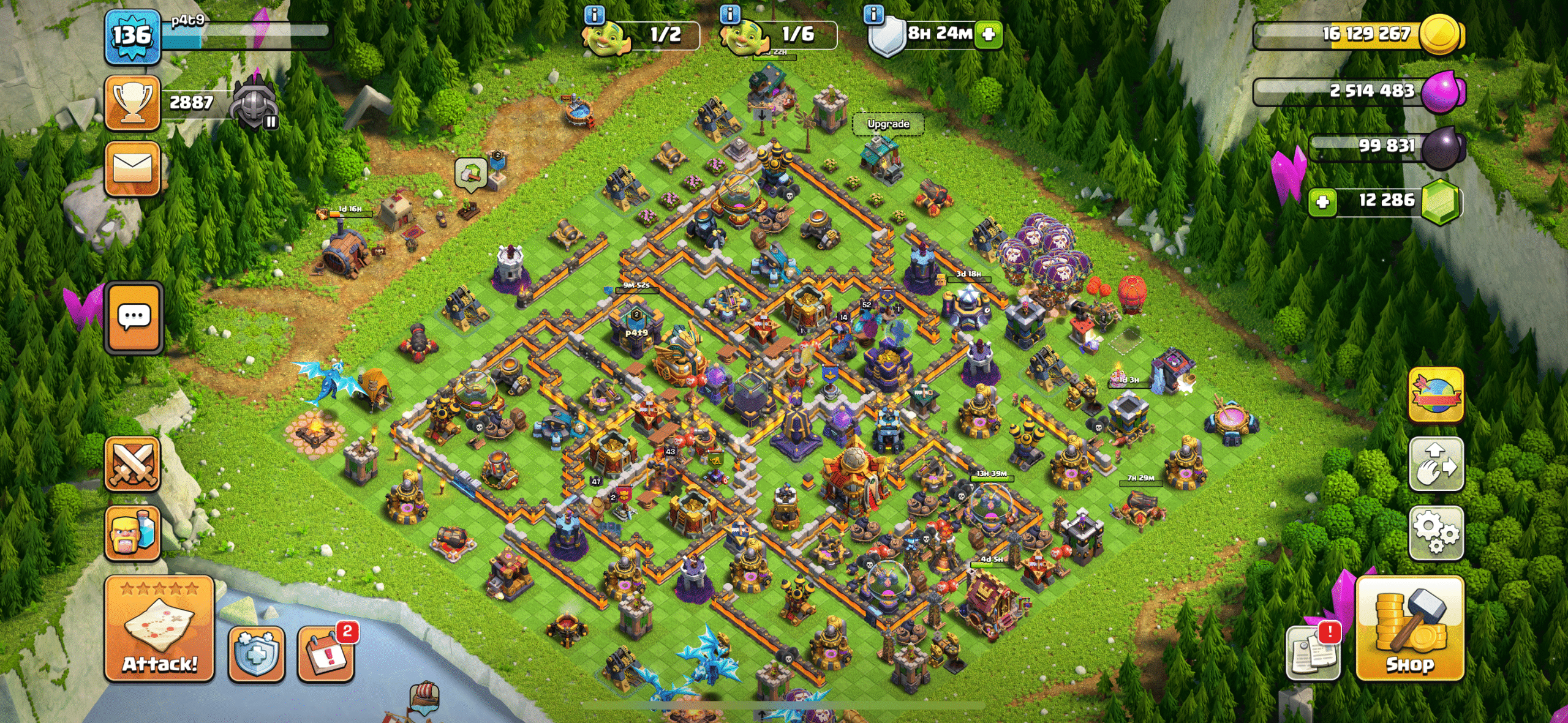This screenshot has height=723, width=1568.
Task: Show shield timer info icon
Action: click(873, 13)
